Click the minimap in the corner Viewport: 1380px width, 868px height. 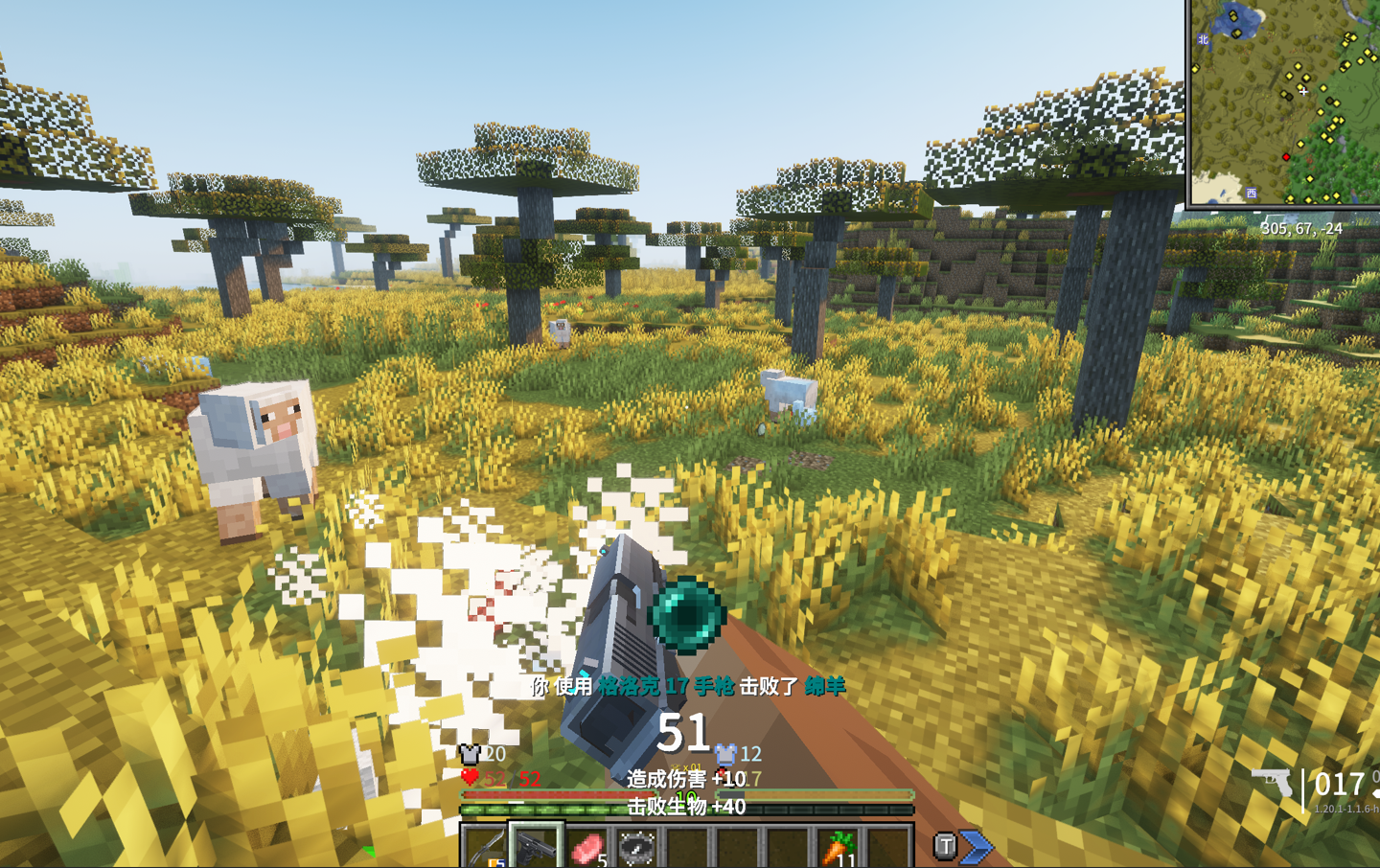point(1284,102)
